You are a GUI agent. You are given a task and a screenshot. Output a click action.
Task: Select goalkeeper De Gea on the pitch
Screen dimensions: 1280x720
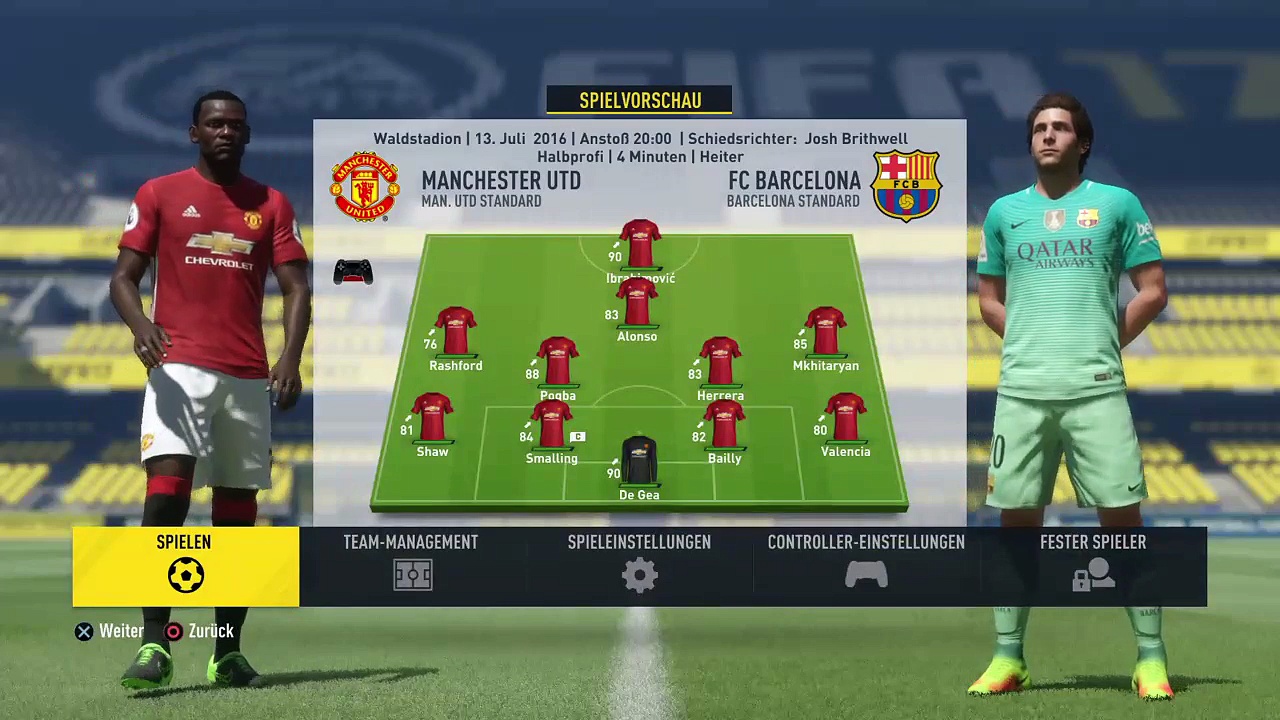639,462
